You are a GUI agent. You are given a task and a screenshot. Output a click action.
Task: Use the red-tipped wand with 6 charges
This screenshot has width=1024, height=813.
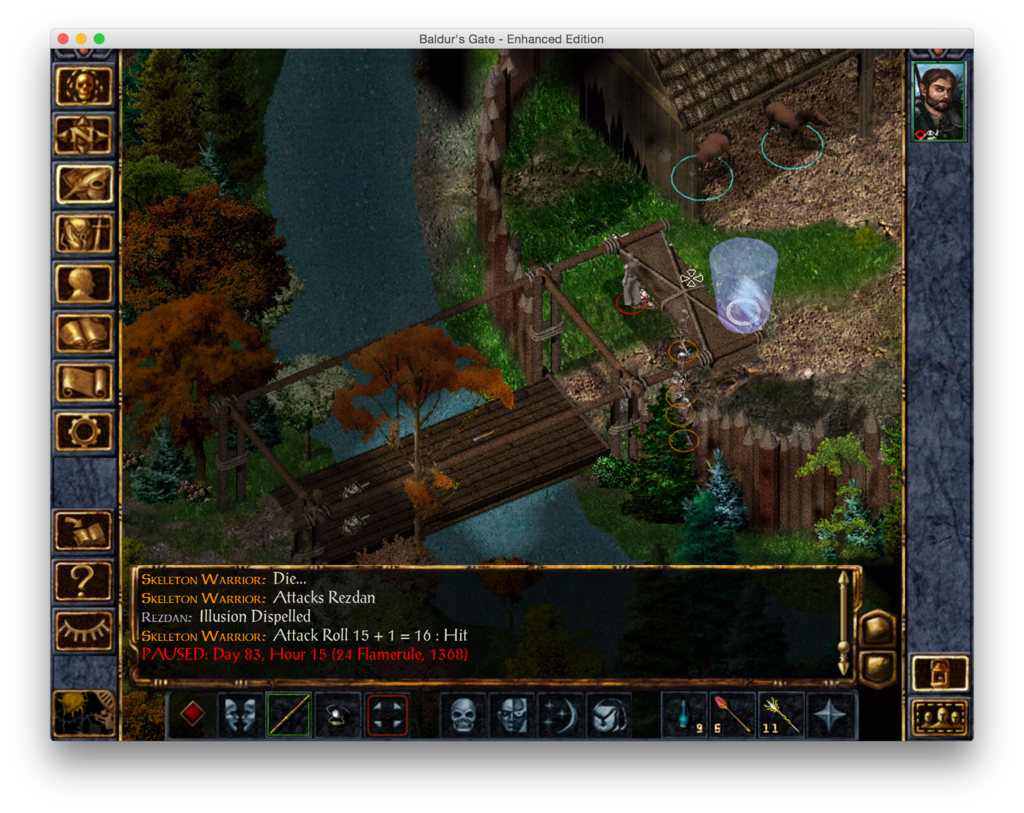732,715
